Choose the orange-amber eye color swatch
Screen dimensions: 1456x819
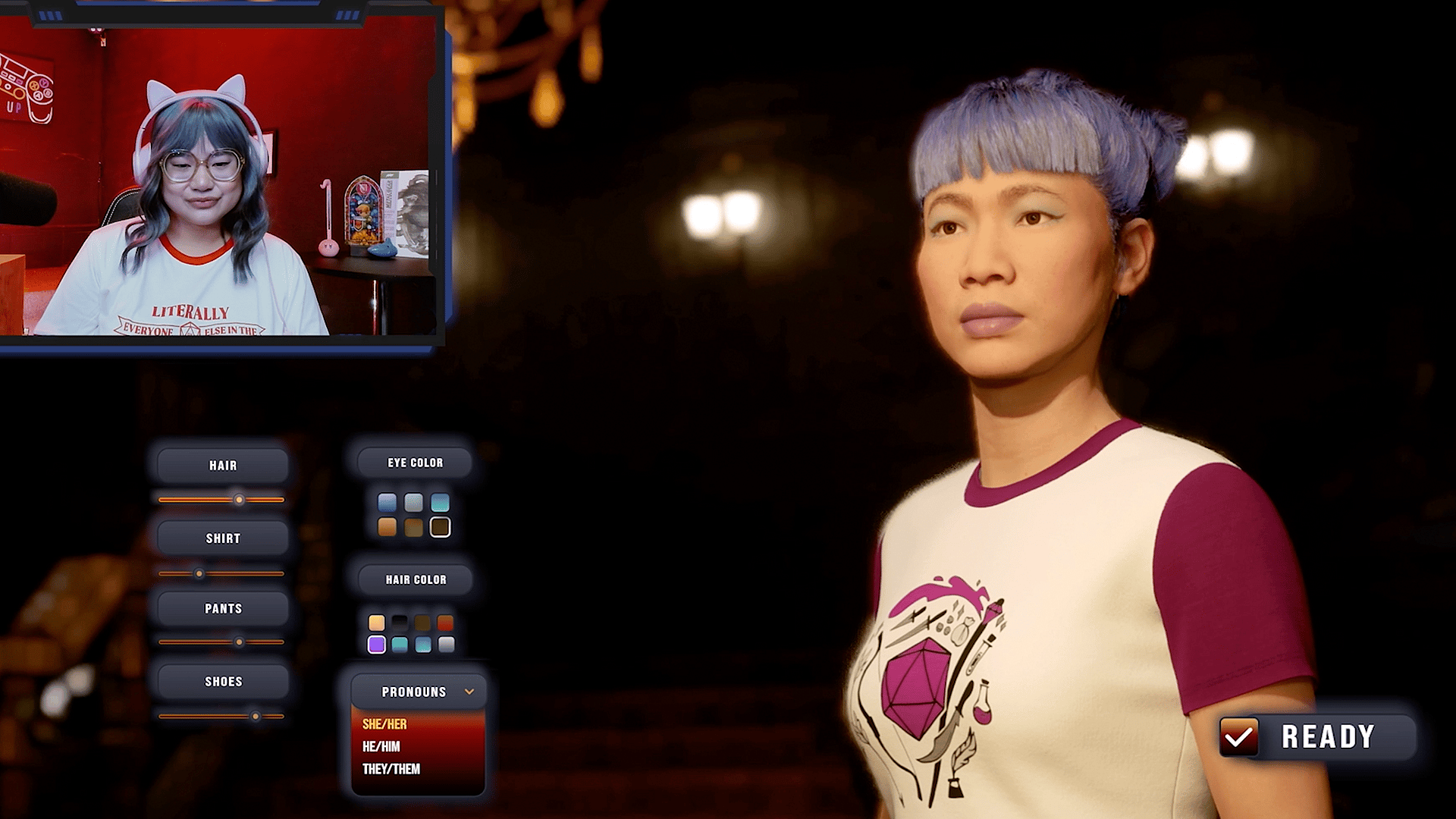387,527
